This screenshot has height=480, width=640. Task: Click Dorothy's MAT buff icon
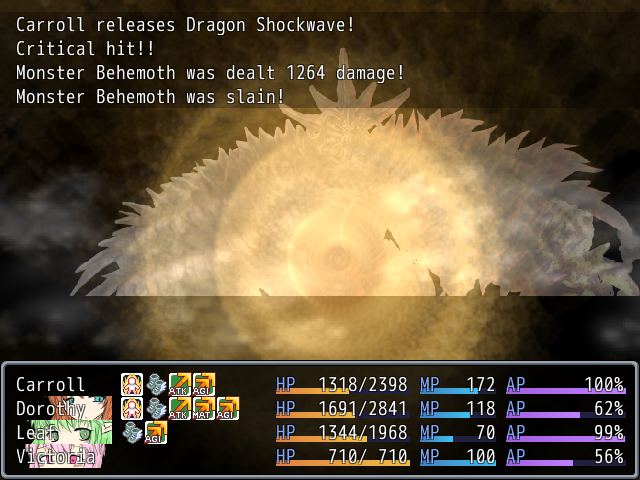point(204,408)
